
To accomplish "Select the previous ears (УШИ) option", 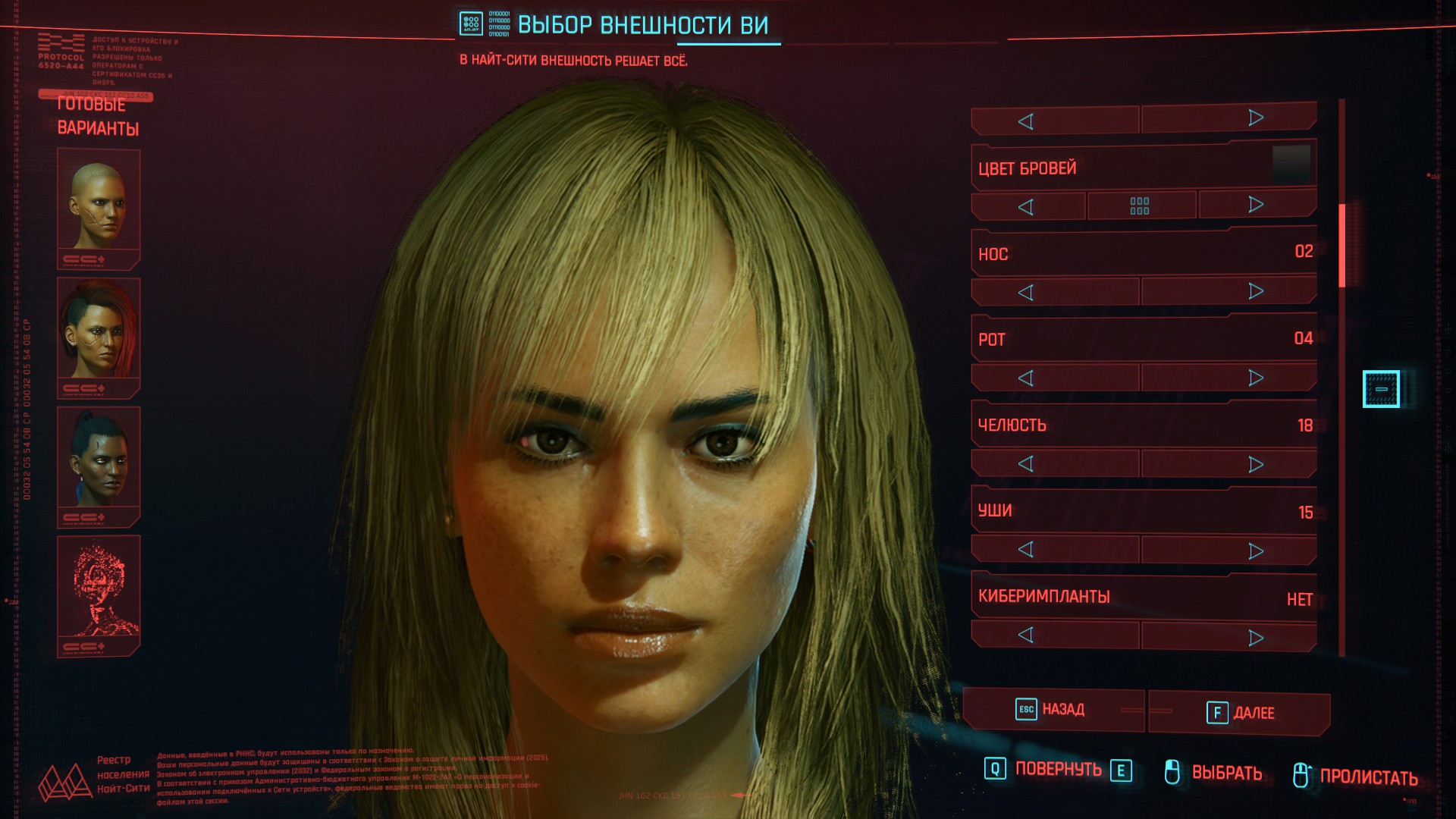I will [1026, 550].
